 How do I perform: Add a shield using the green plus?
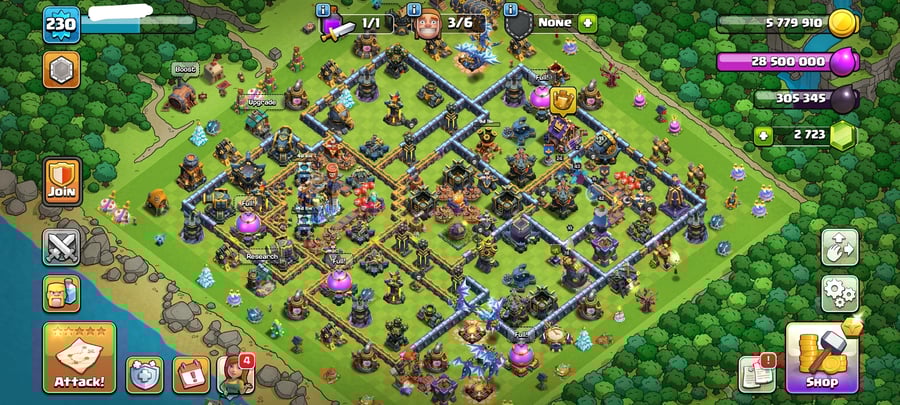tap(587, 22)
